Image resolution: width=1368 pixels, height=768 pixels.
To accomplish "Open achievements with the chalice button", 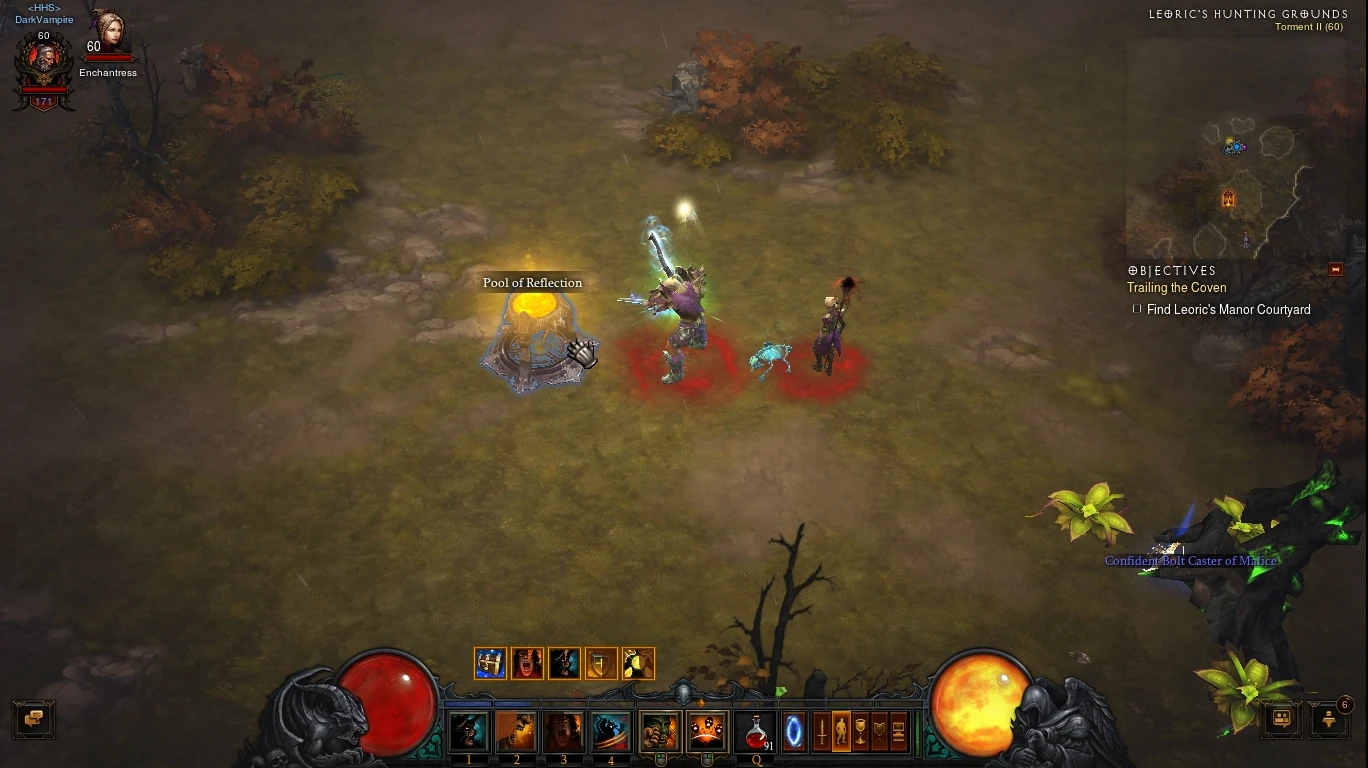I will (860, 731).
